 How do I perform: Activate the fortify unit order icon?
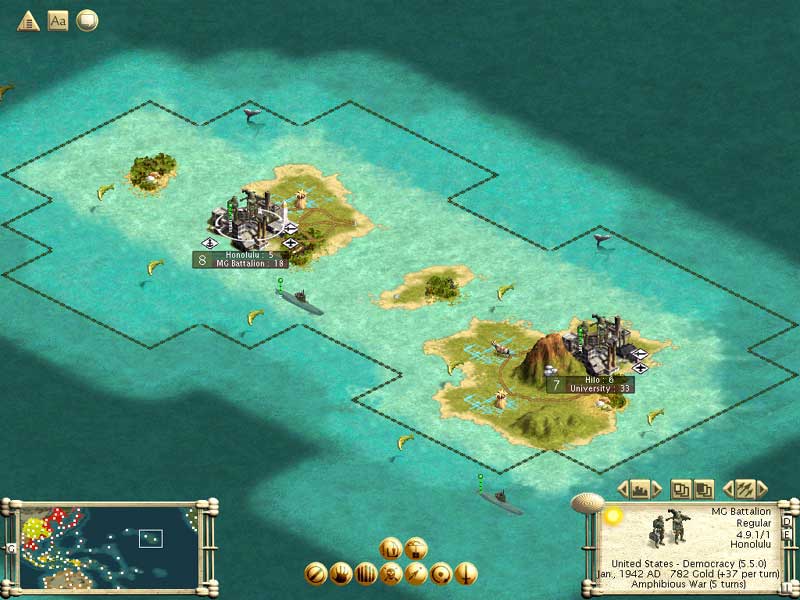365,574
